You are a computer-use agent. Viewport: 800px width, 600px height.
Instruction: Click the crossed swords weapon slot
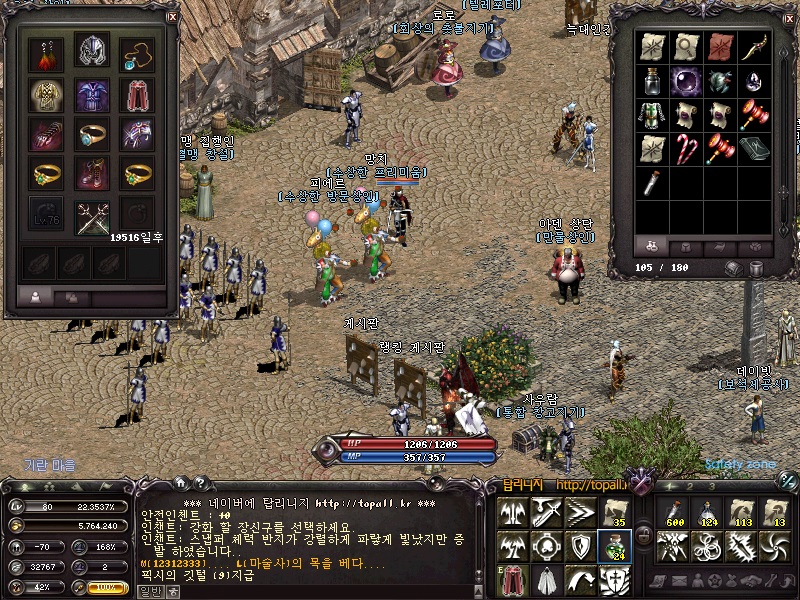click(x=93, y=214)
